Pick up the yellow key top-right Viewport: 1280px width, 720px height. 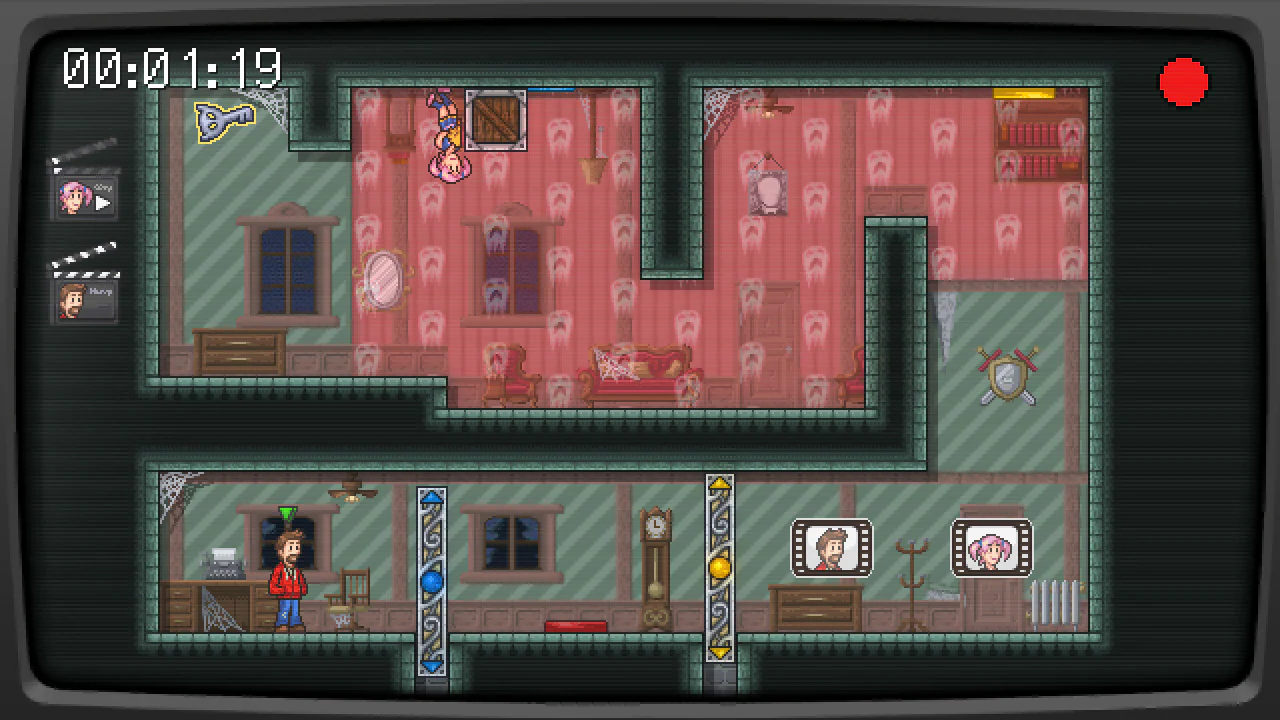click(x=1022, y=92)
